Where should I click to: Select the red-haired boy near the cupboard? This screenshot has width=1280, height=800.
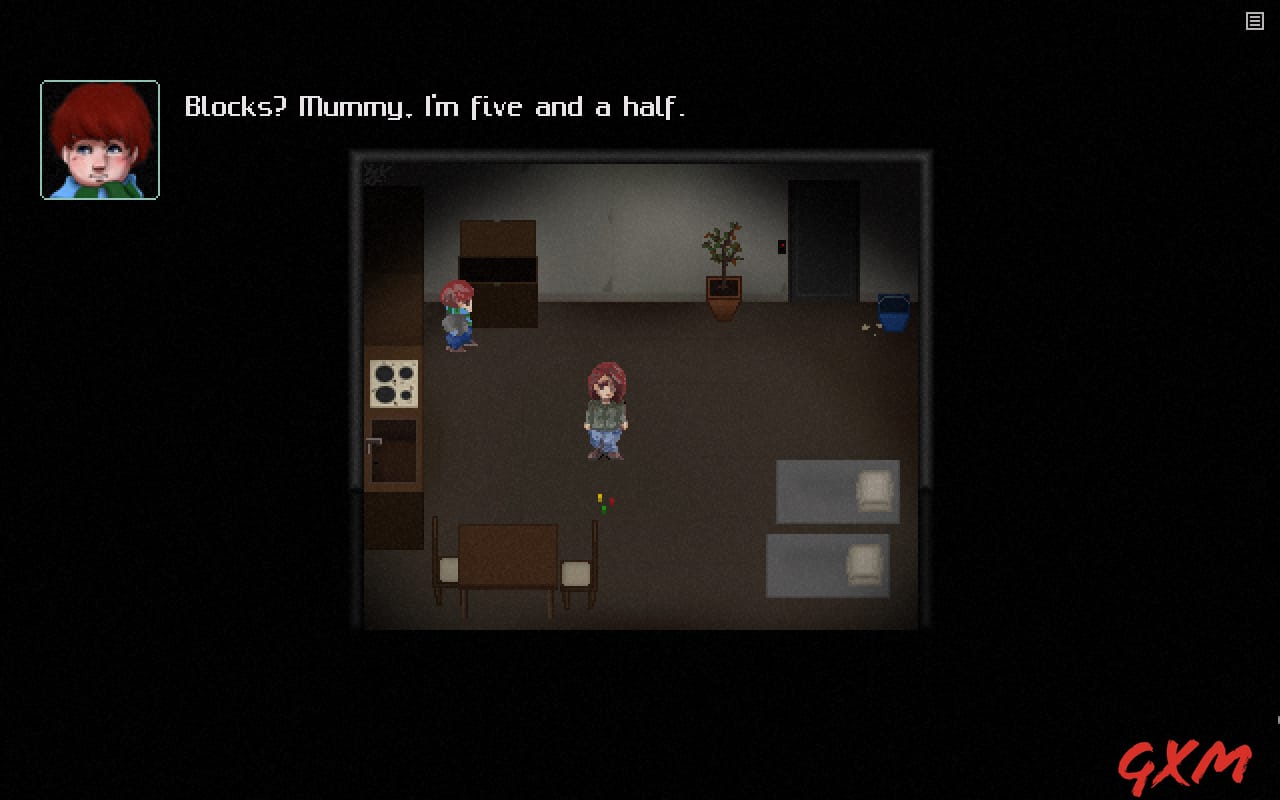point(455,315)
